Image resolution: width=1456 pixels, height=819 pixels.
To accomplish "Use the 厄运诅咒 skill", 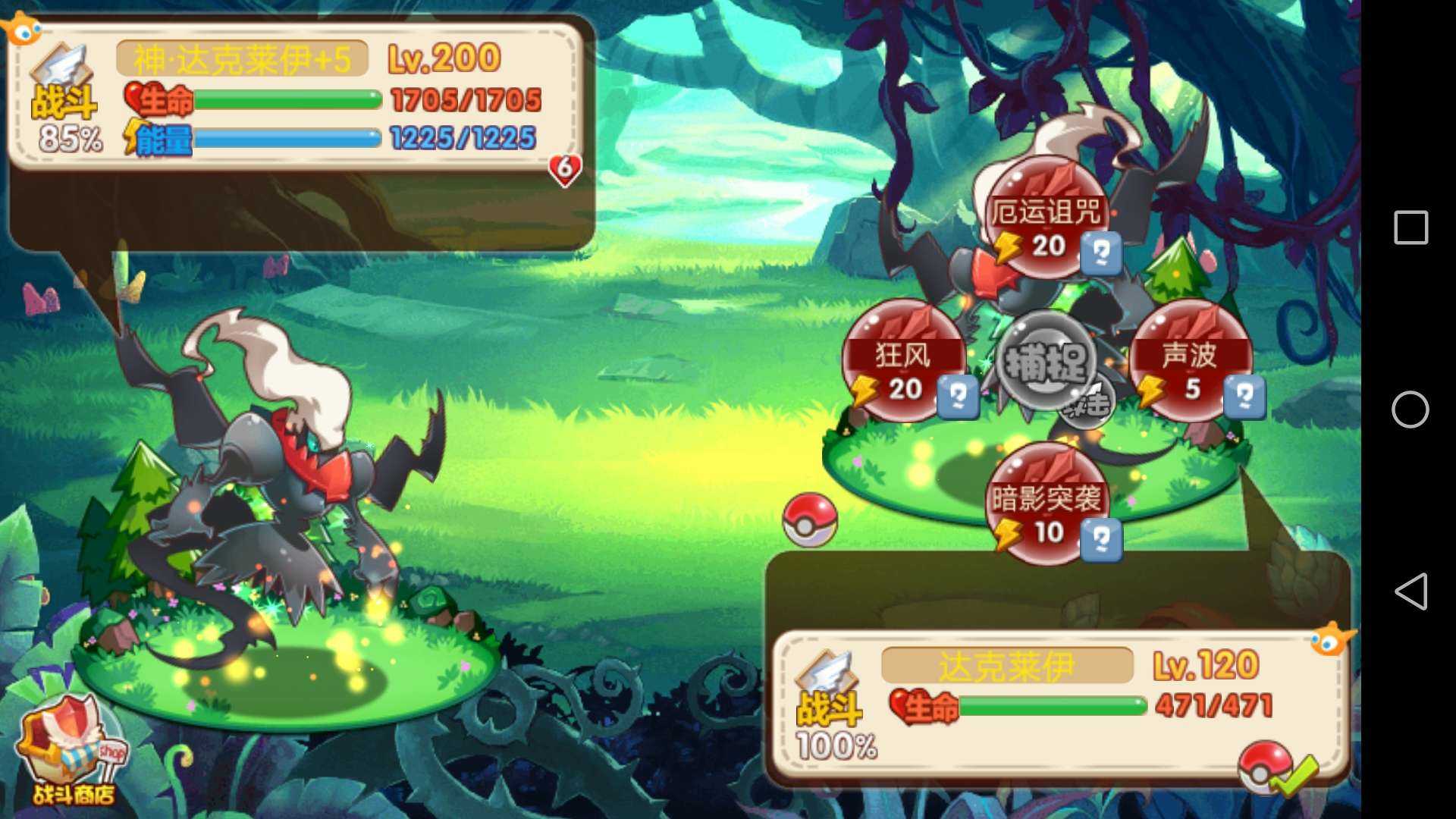I will pyautogui.click(x=1045, y=216).
